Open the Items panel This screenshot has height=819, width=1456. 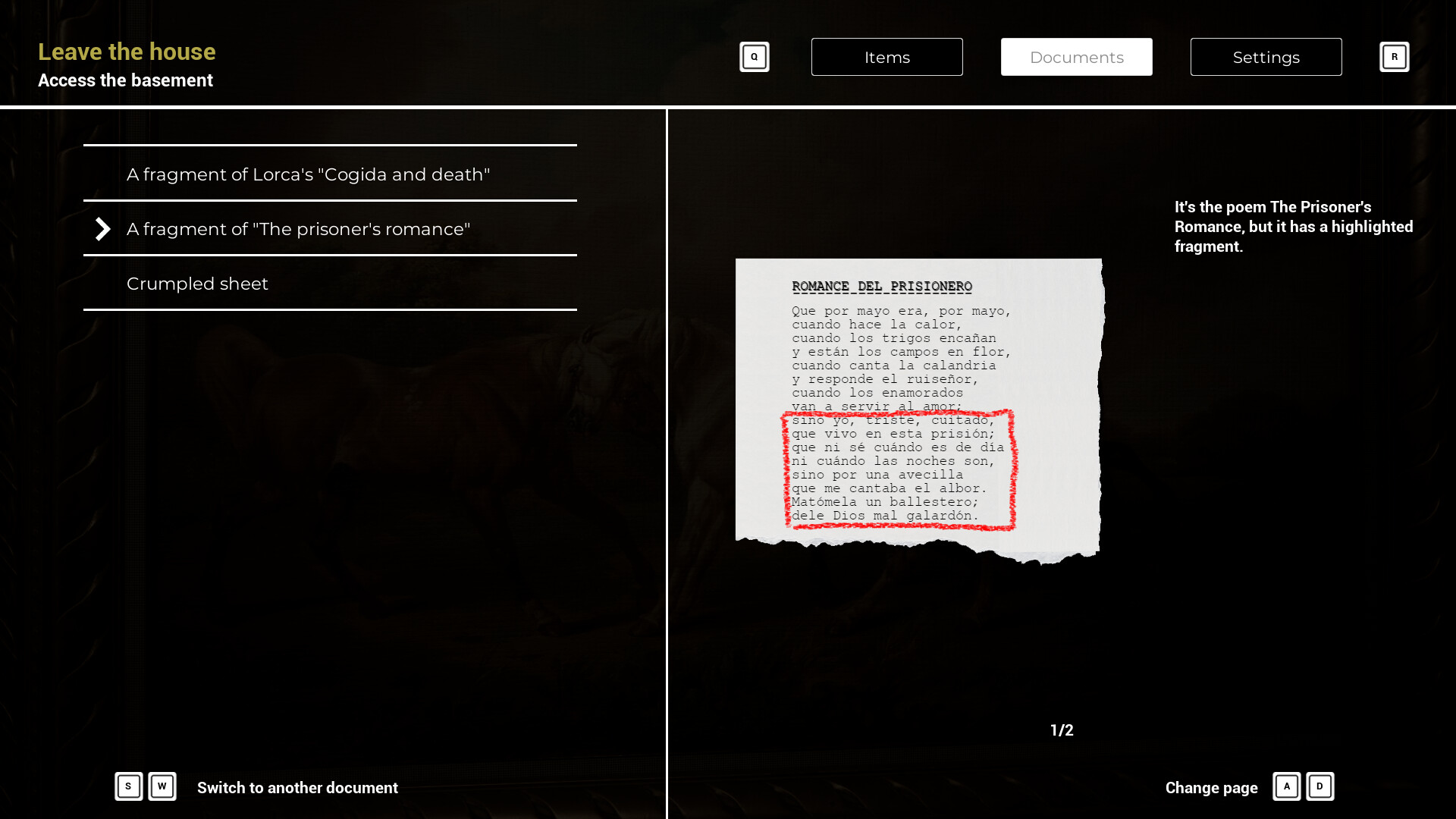click(887, 57)
